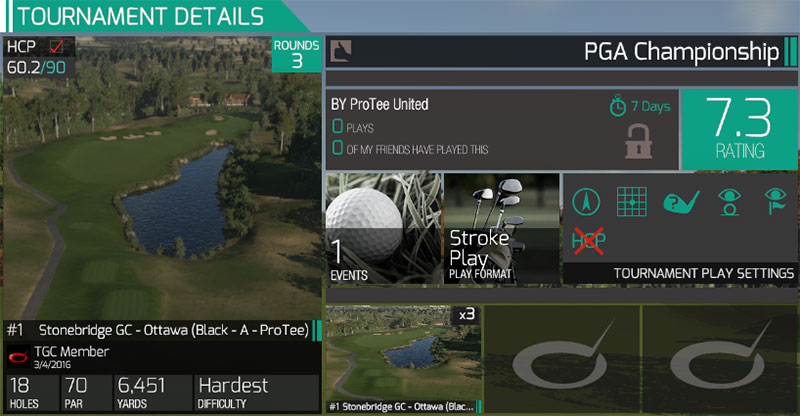This screenshot has width=800, height=416.
Task: Toggle the eye over flag icon
Action: tap(774, 201)
